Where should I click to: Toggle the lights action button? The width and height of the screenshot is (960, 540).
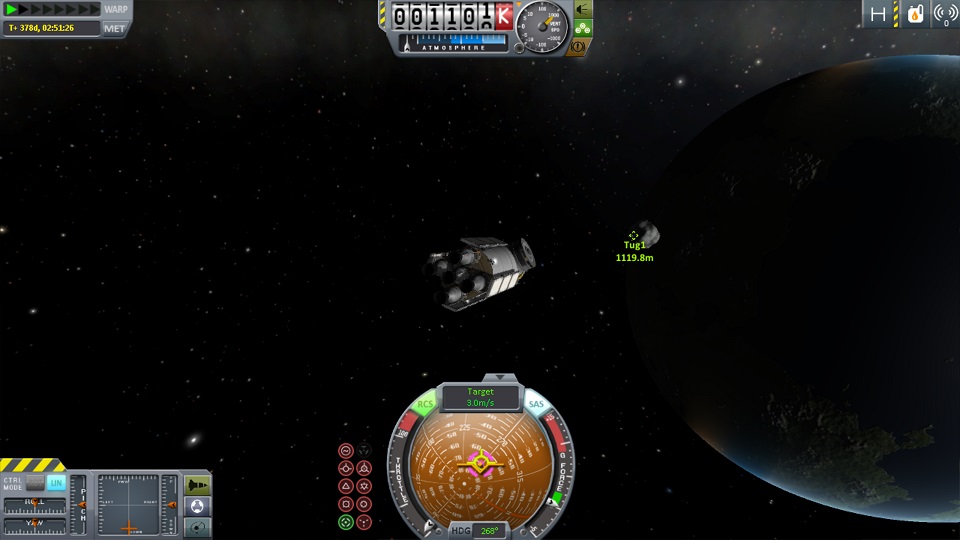tap(582, 9)
